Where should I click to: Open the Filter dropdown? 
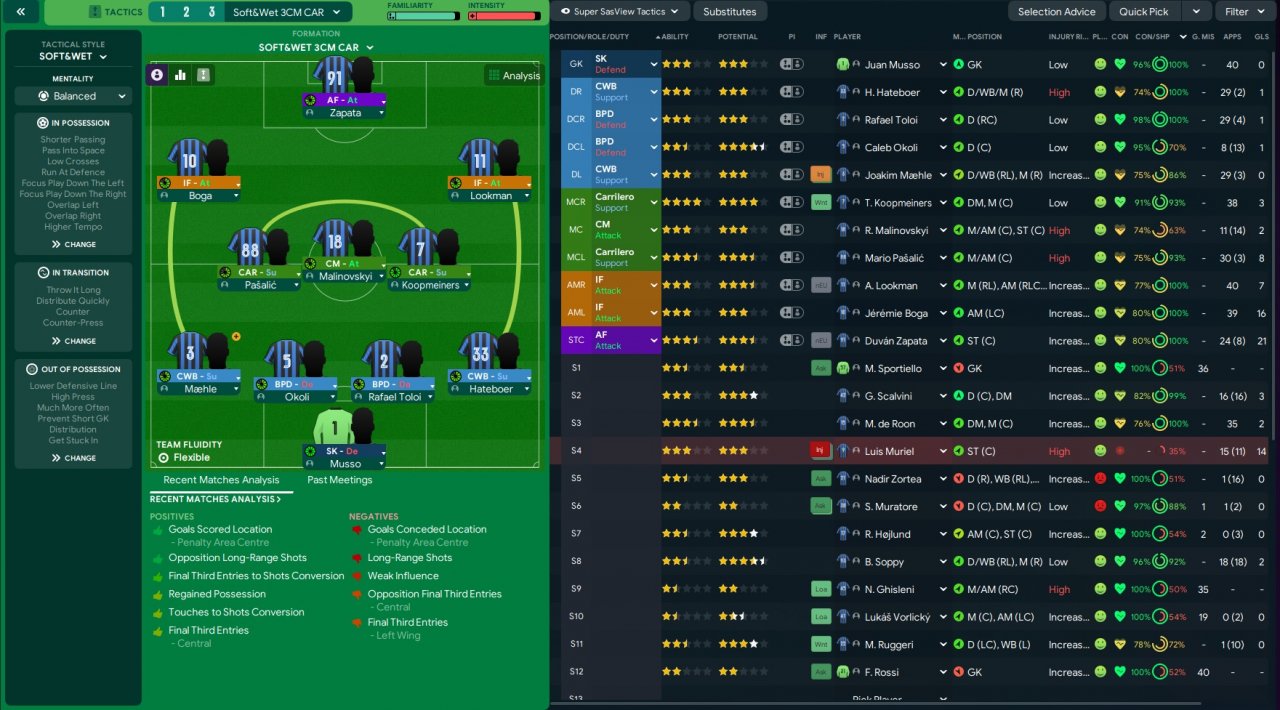[1243, 12]
